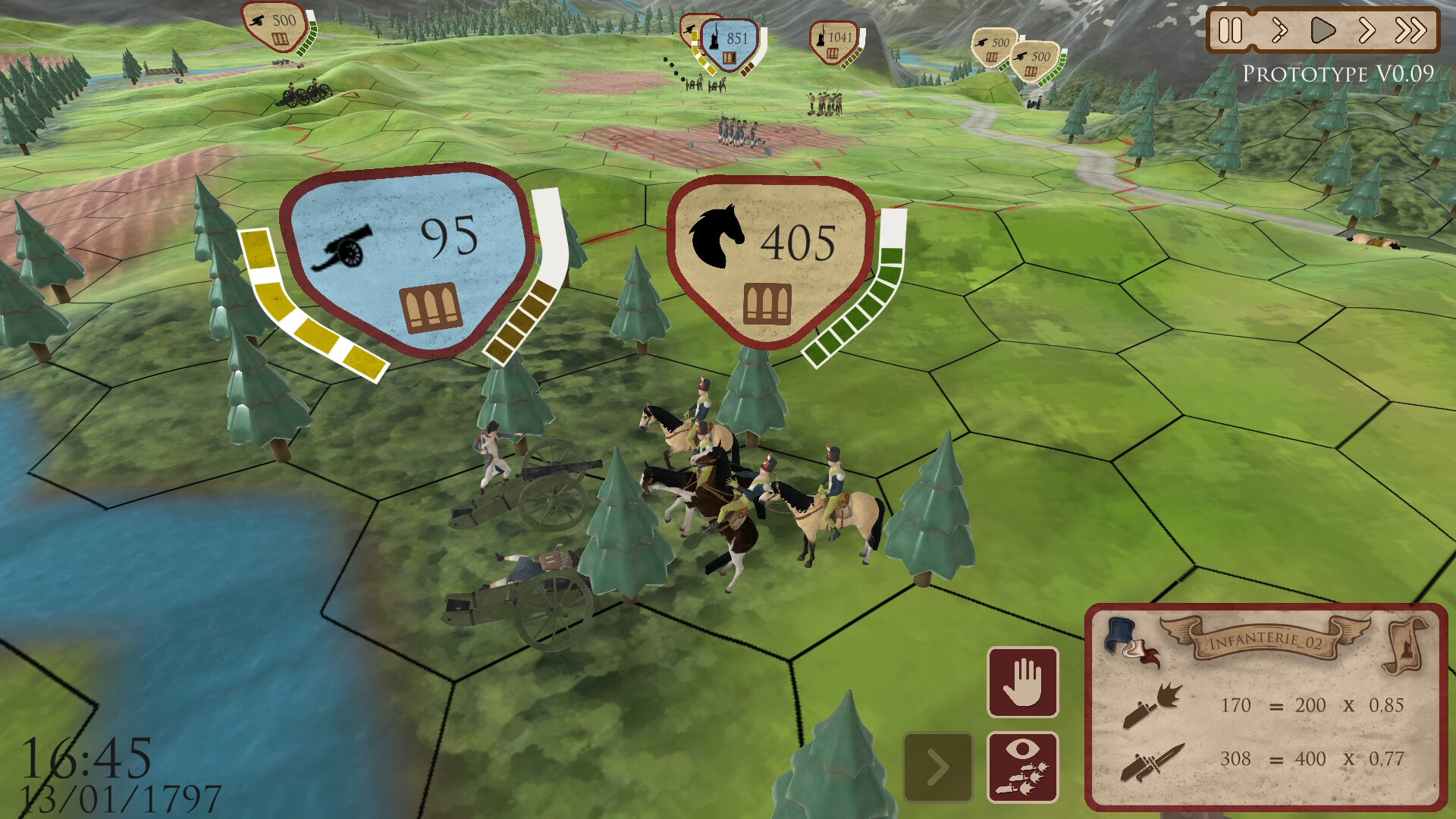Pause the game with the pause button

(1230, 31)
